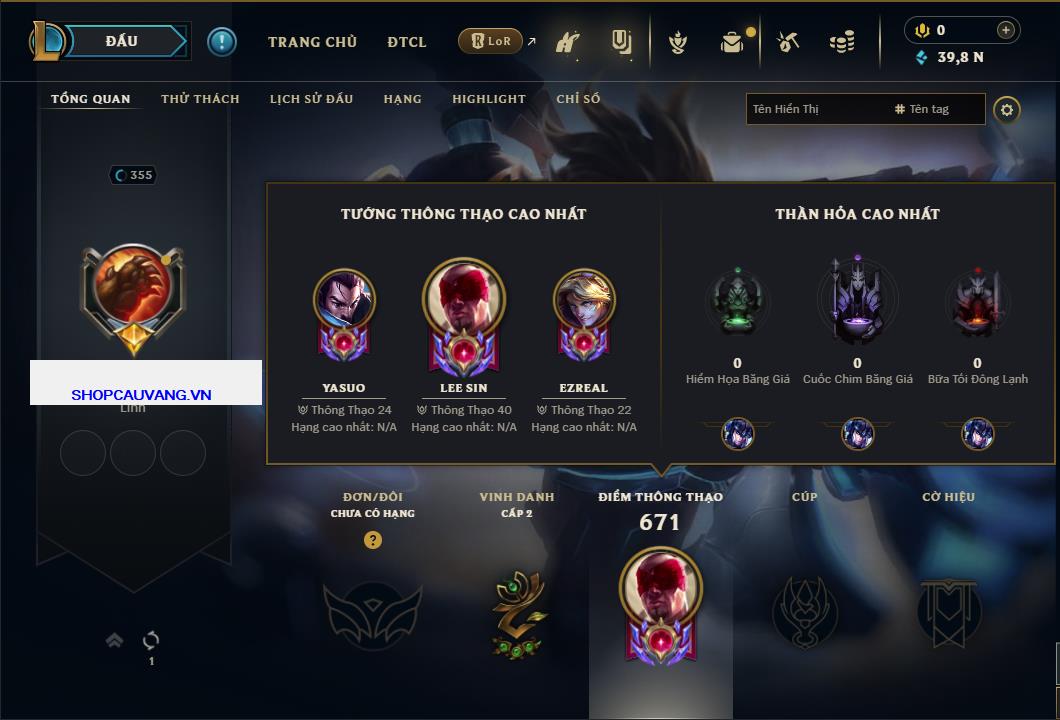Screen dimensions: 1060x720
Task: Open the loot bag icon
Action: point(733,42)
